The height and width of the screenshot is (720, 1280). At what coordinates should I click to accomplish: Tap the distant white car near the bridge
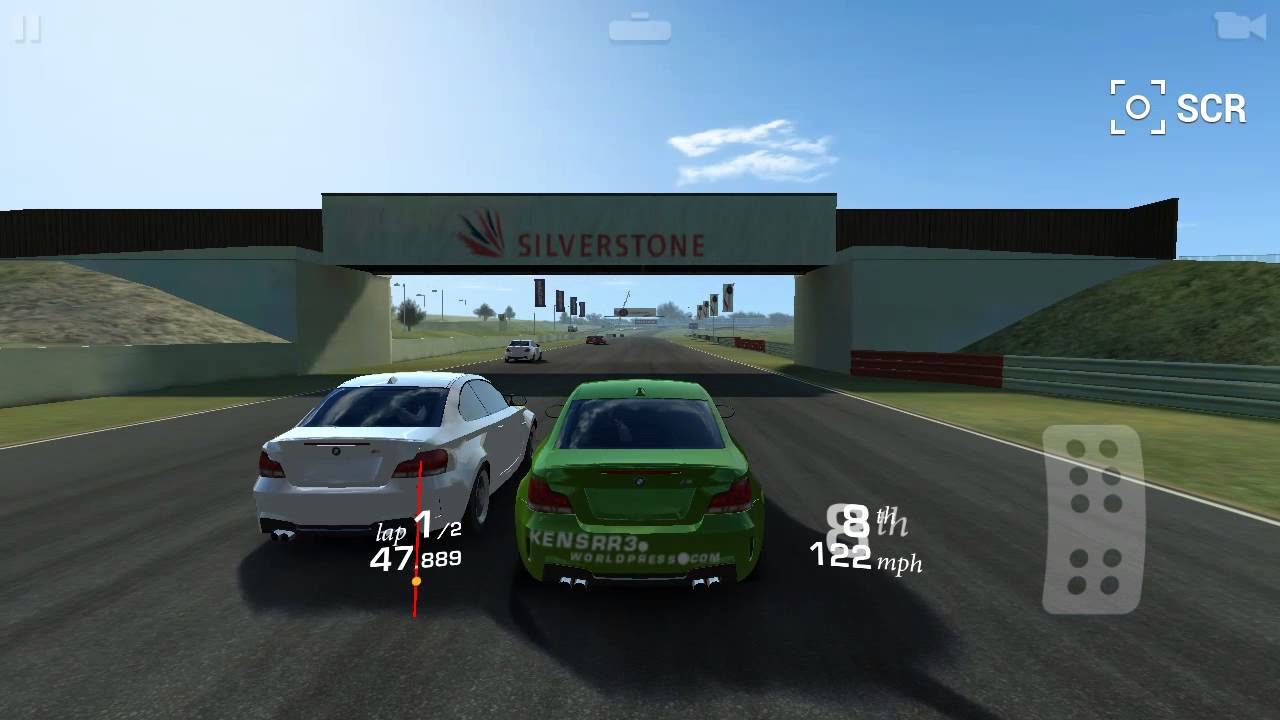524,352
